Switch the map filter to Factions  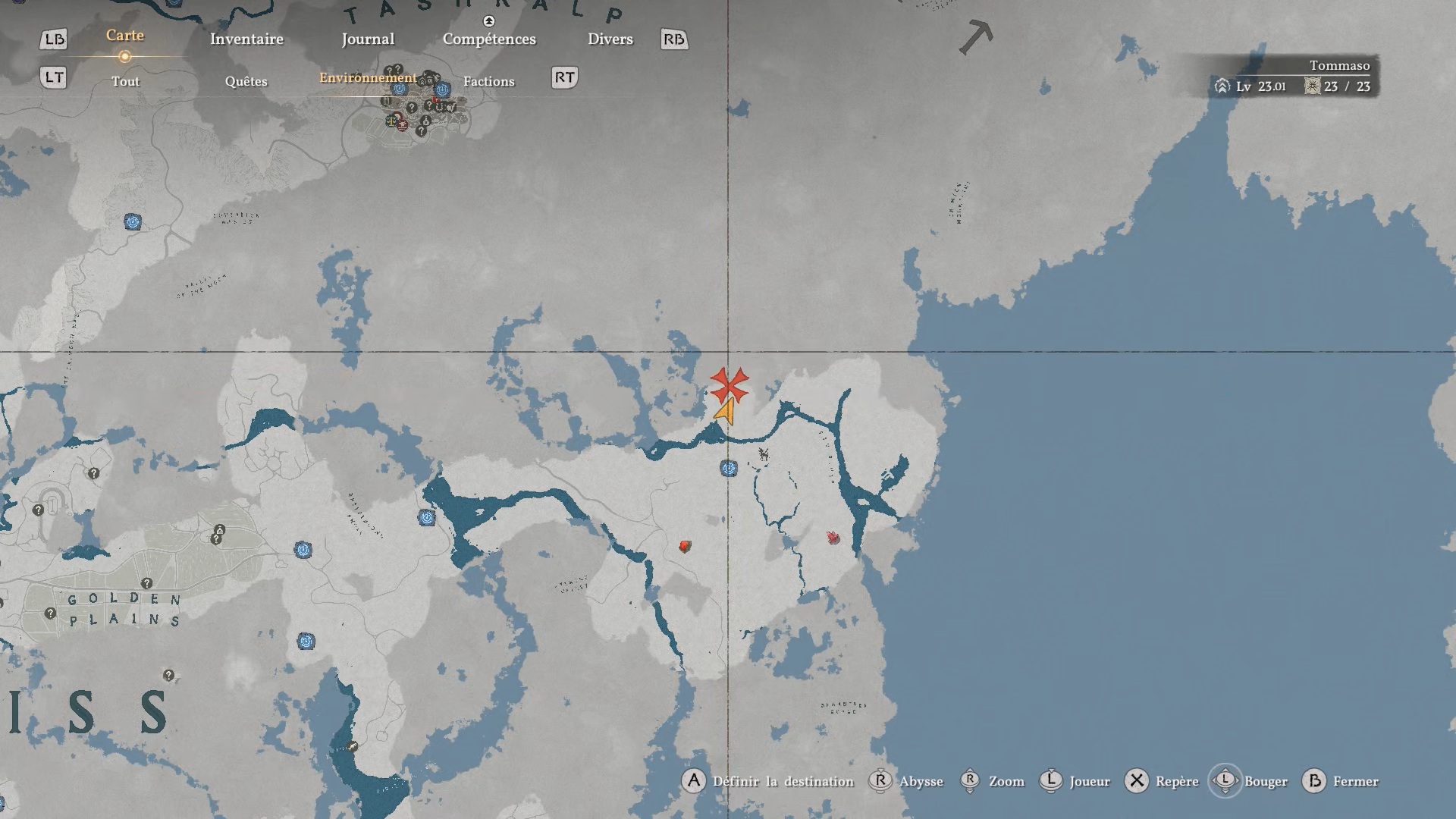coord(488,82)
